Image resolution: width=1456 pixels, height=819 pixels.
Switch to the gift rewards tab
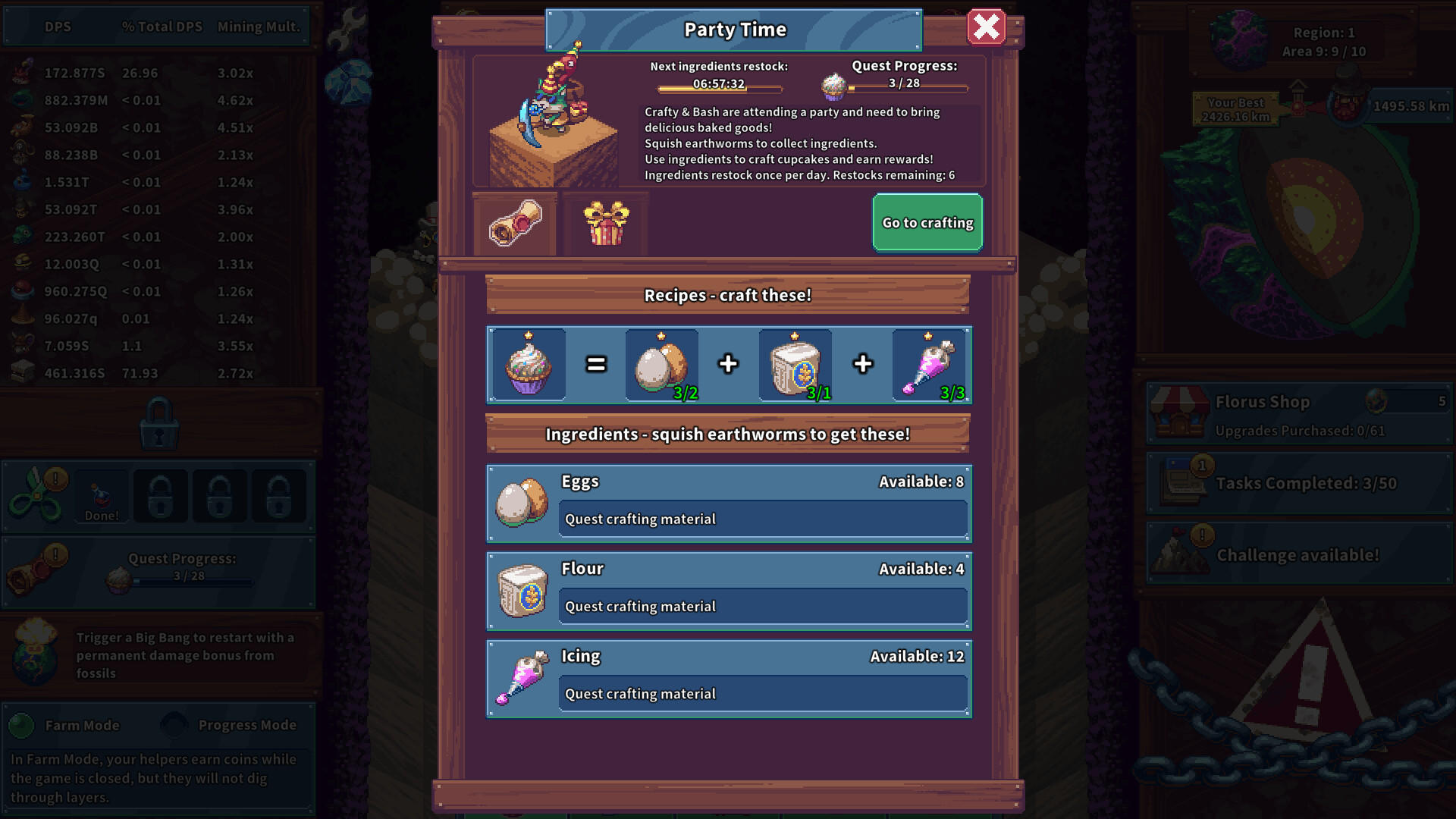tap(604, 222)
